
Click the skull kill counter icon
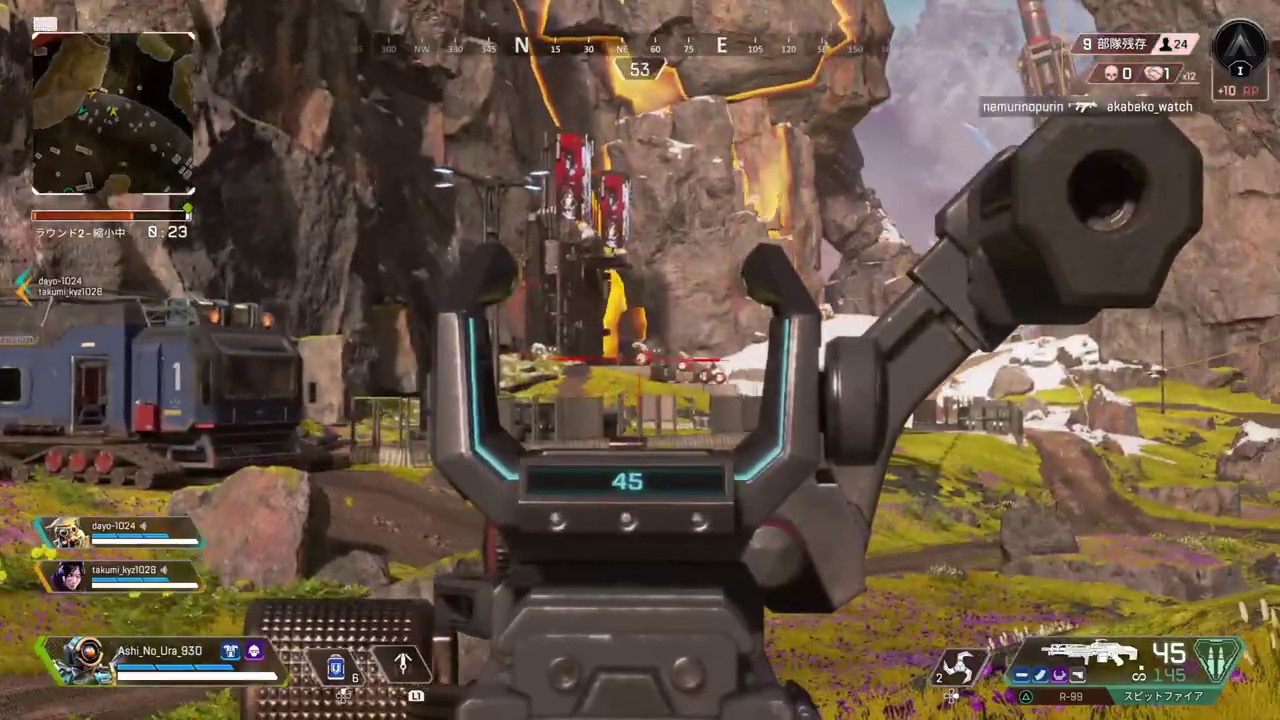(1111, 73)
